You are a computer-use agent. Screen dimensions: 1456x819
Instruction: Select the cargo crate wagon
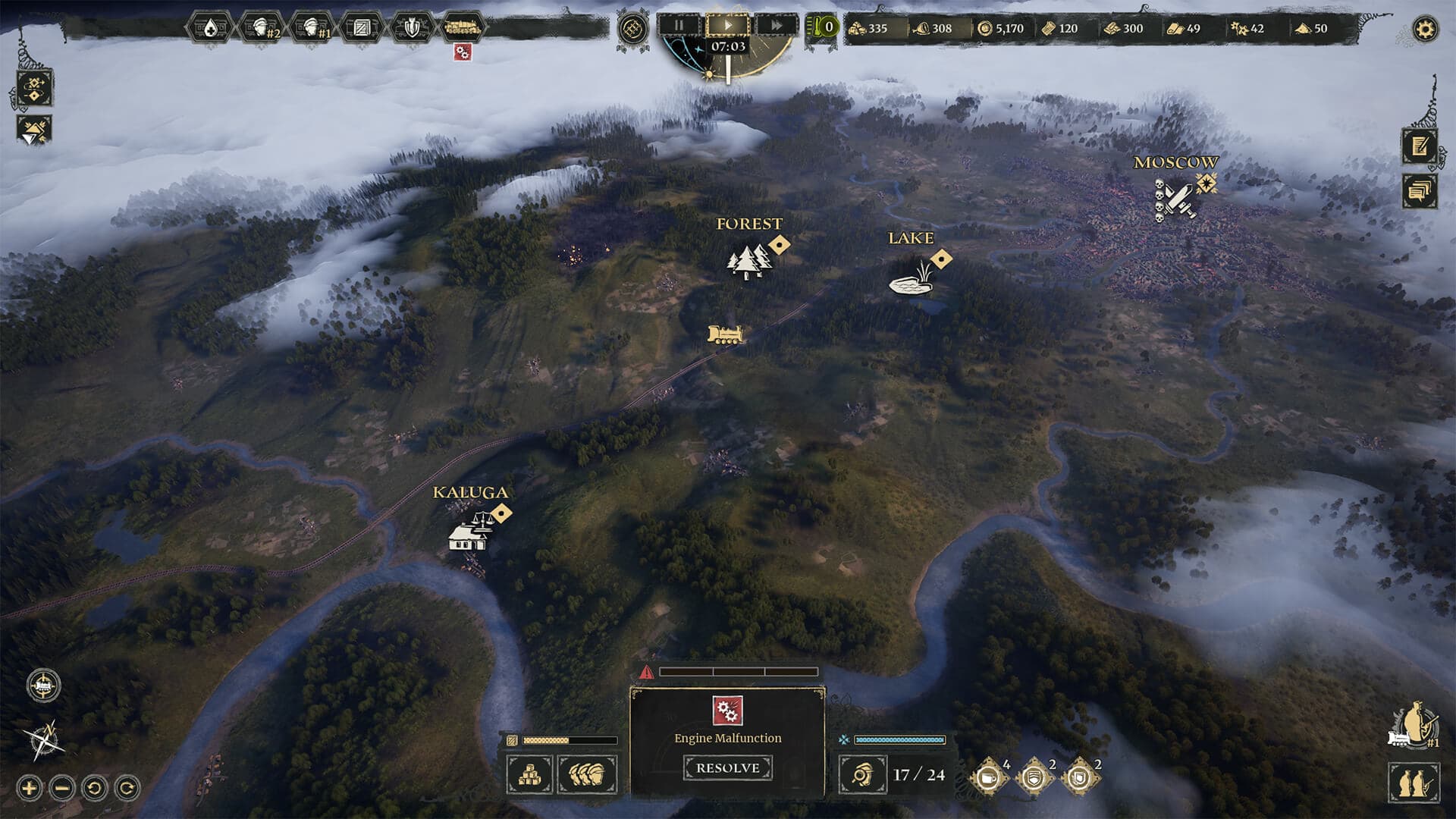(x=361, y=29)
